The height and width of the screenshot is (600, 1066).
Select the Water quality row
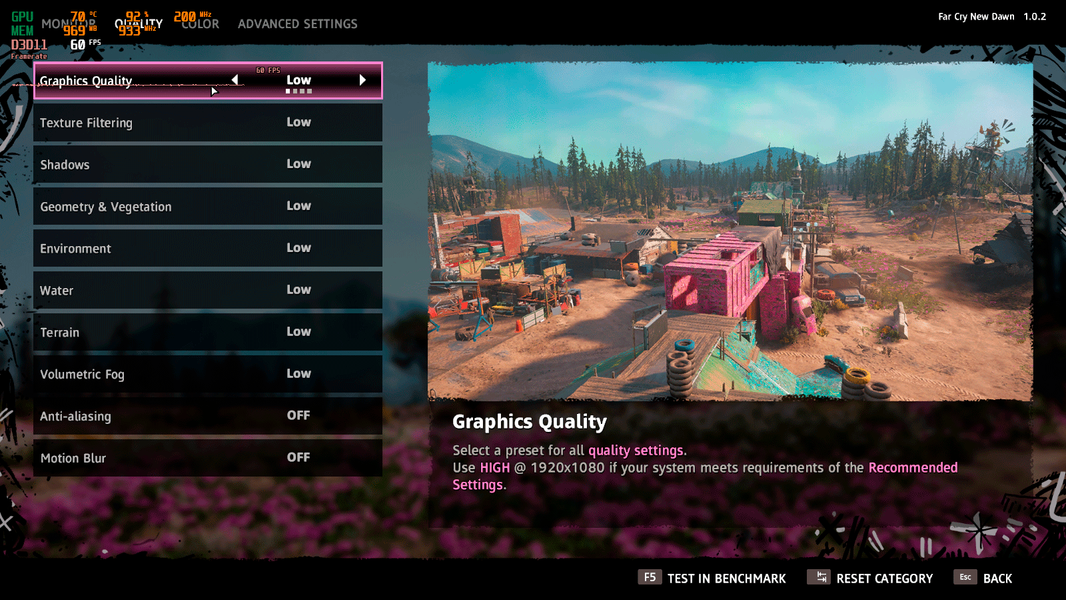point(207,291)
